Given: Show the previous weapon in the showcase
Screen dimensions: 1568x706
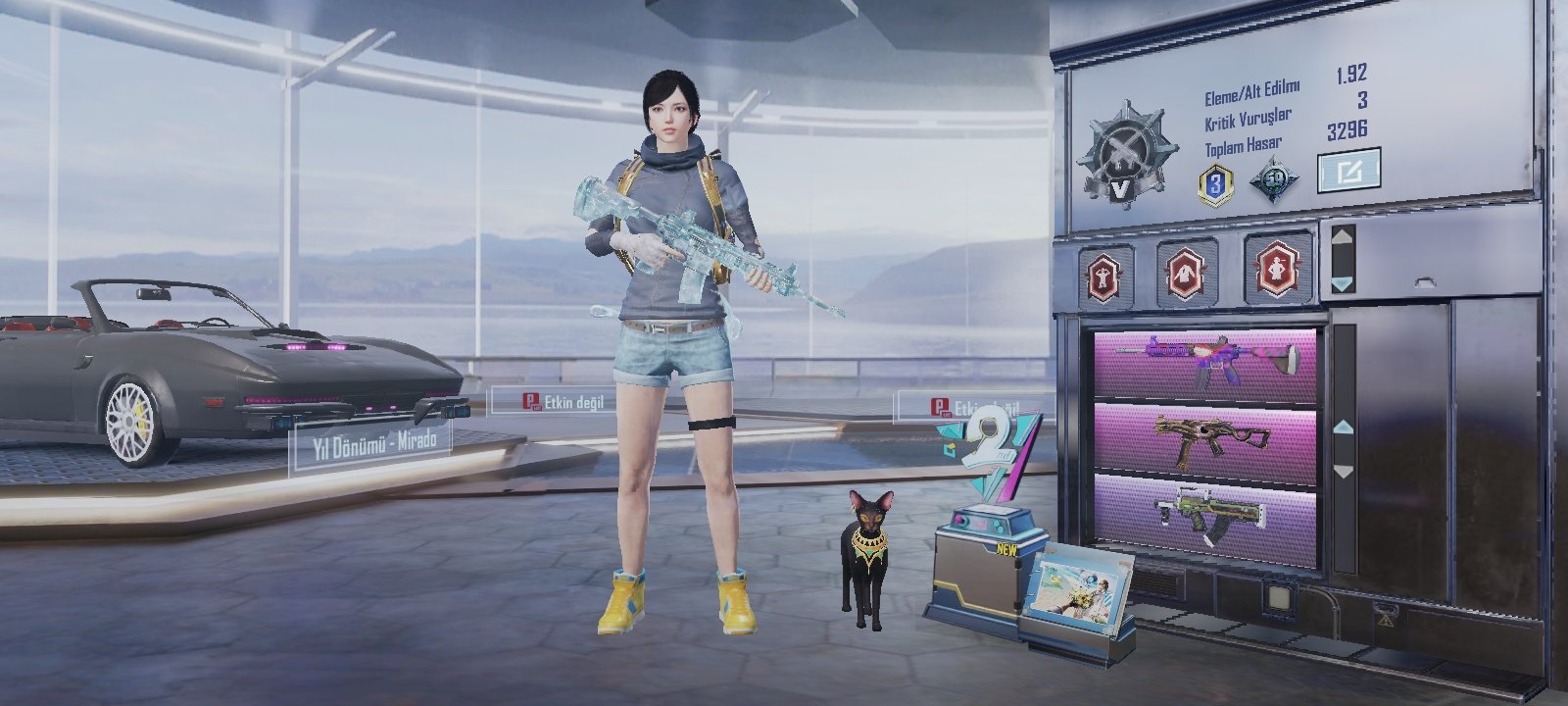Looking at the screenshot, I should pyautogui.click(x=1343, y=429).
